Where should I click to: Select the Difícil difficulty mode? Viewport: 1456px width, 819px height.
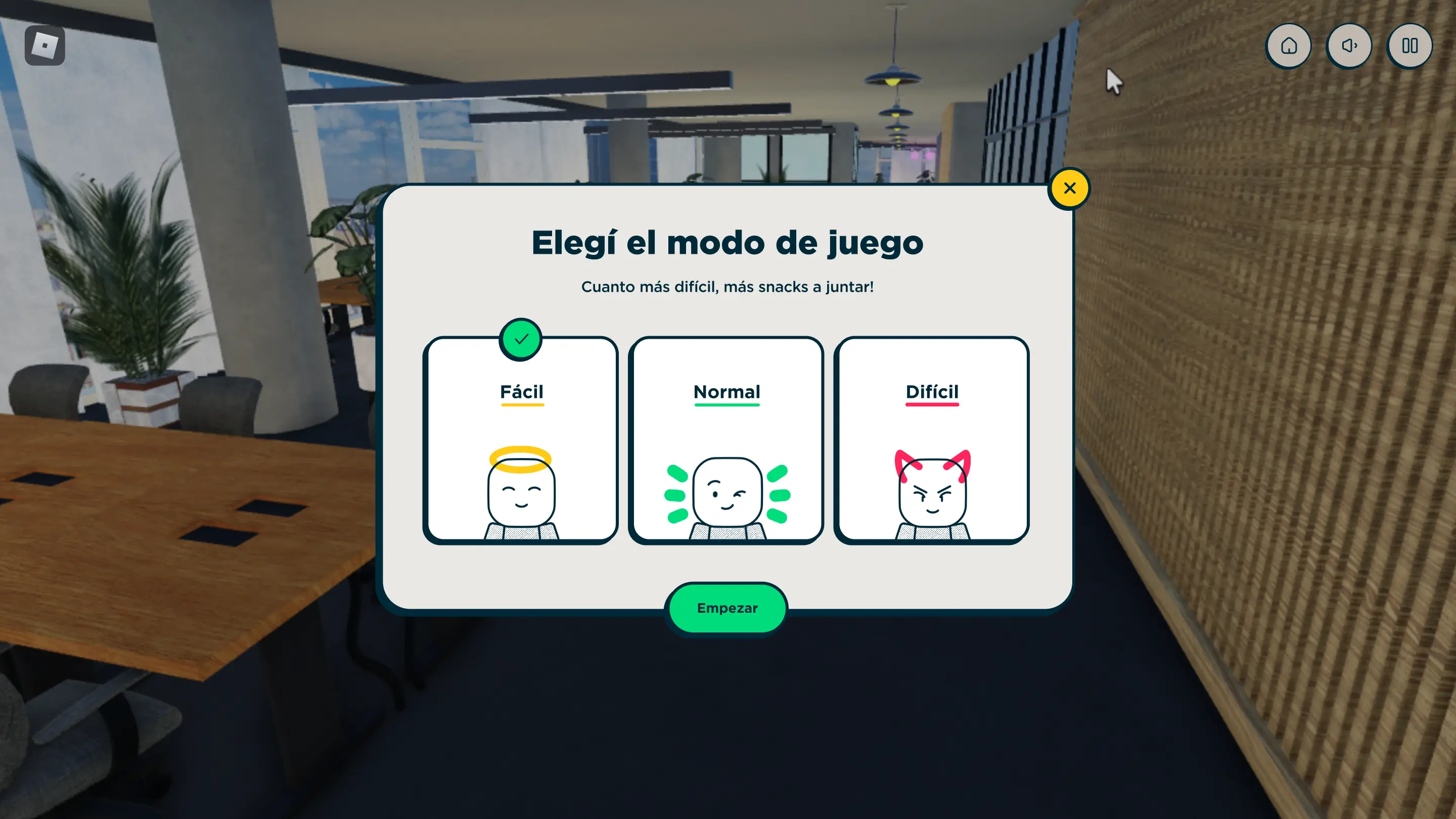[x=932, y=441]
